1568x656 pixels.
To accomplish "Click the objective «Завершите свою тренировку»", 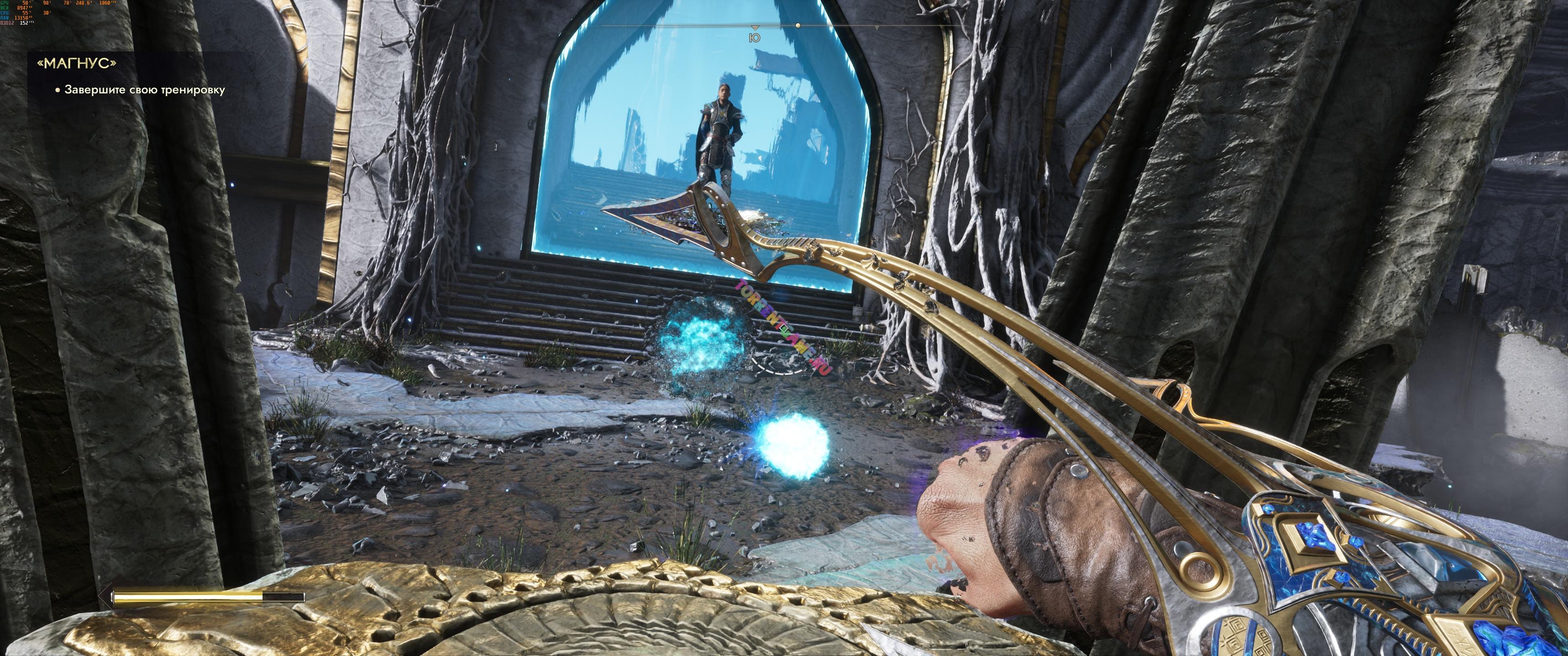I will pos(144,90).
